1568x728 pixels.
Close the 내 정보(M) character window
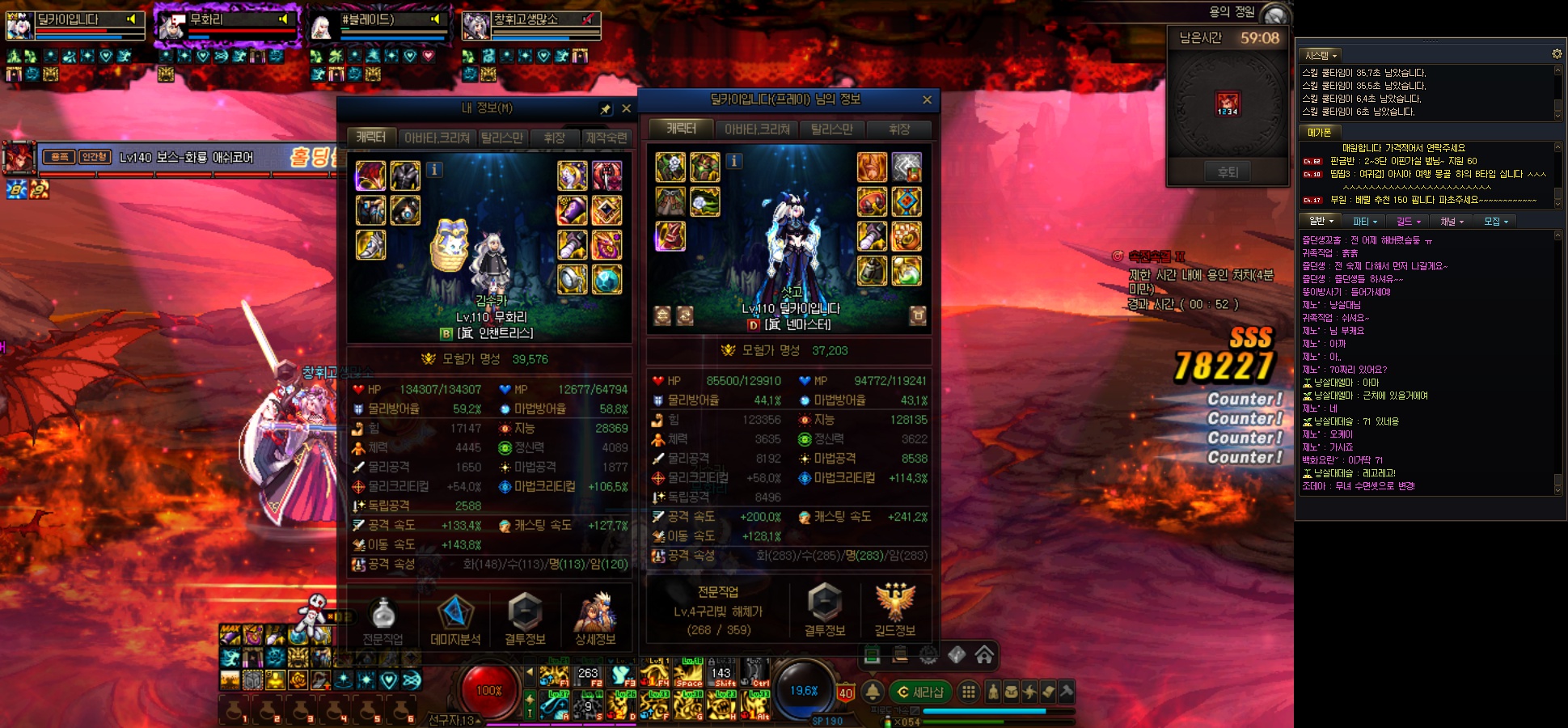[626, 108]
